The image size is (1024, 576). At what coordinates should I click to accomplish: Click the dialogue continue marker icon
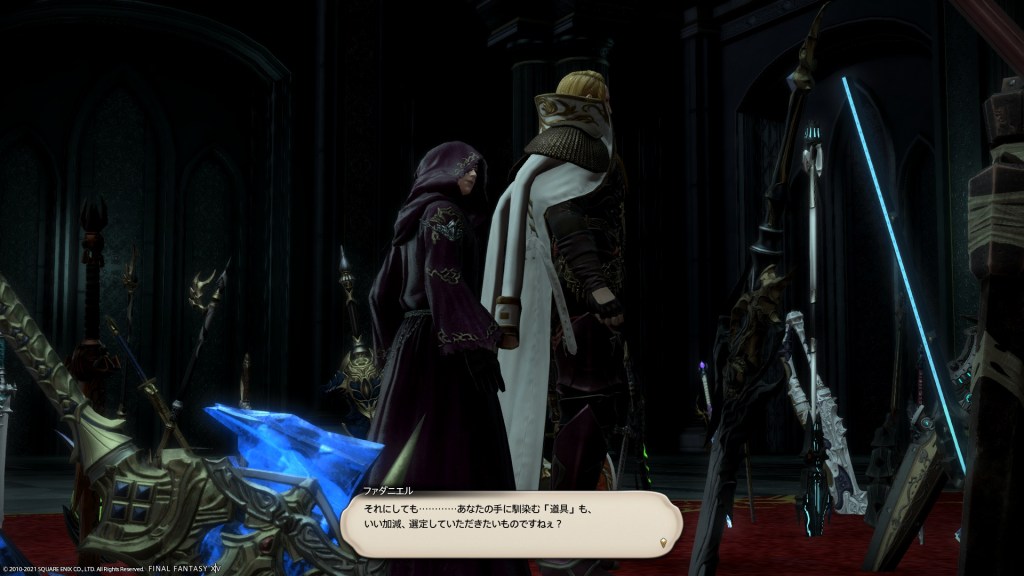(662, 543)
